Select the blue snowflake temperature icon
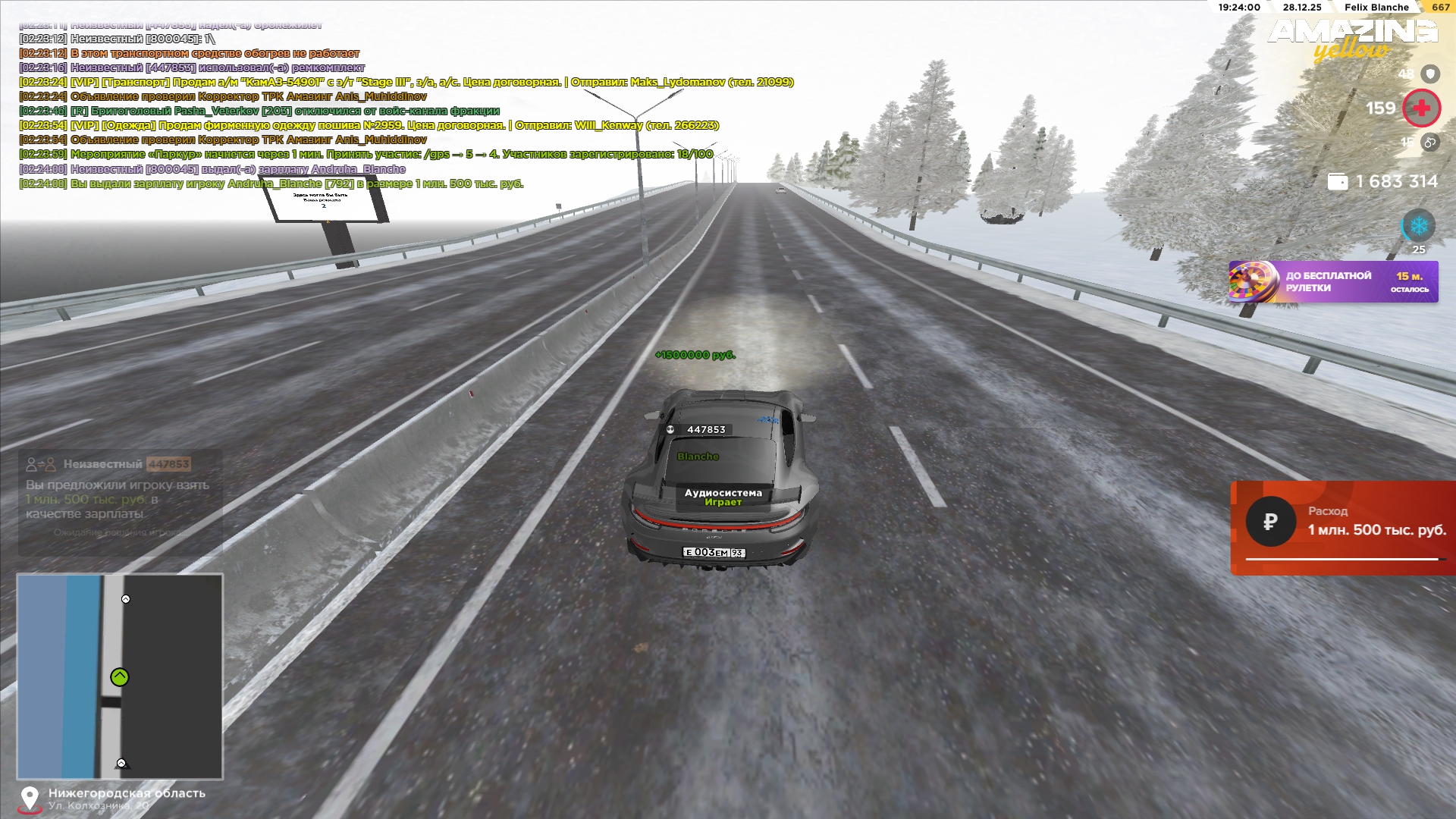Image resolution: width=1456 pixels, height=819 pixels. pyautogui.click(x=1418, y=226)
